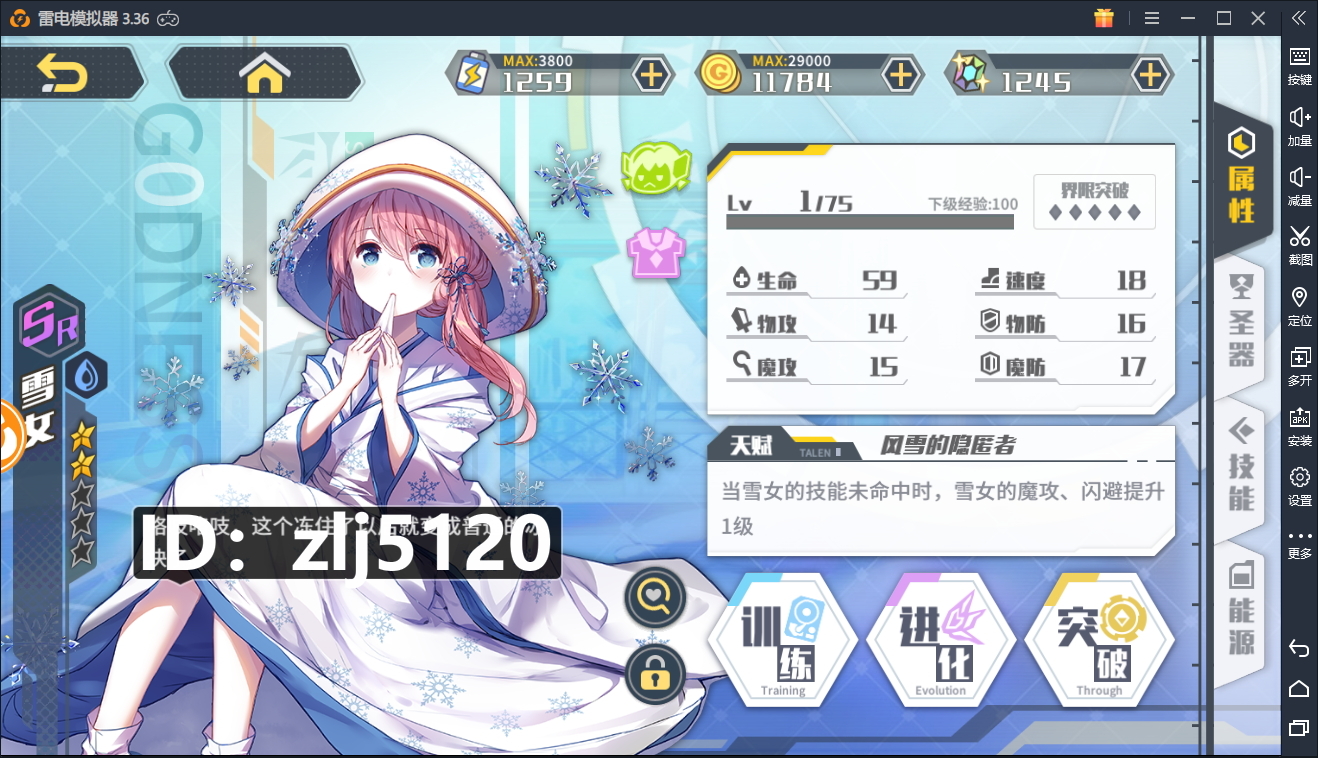Open the 突破 Through breakthrough menu
Viewport: 1318px width, 758px height.
click(x=1098, y=640)
